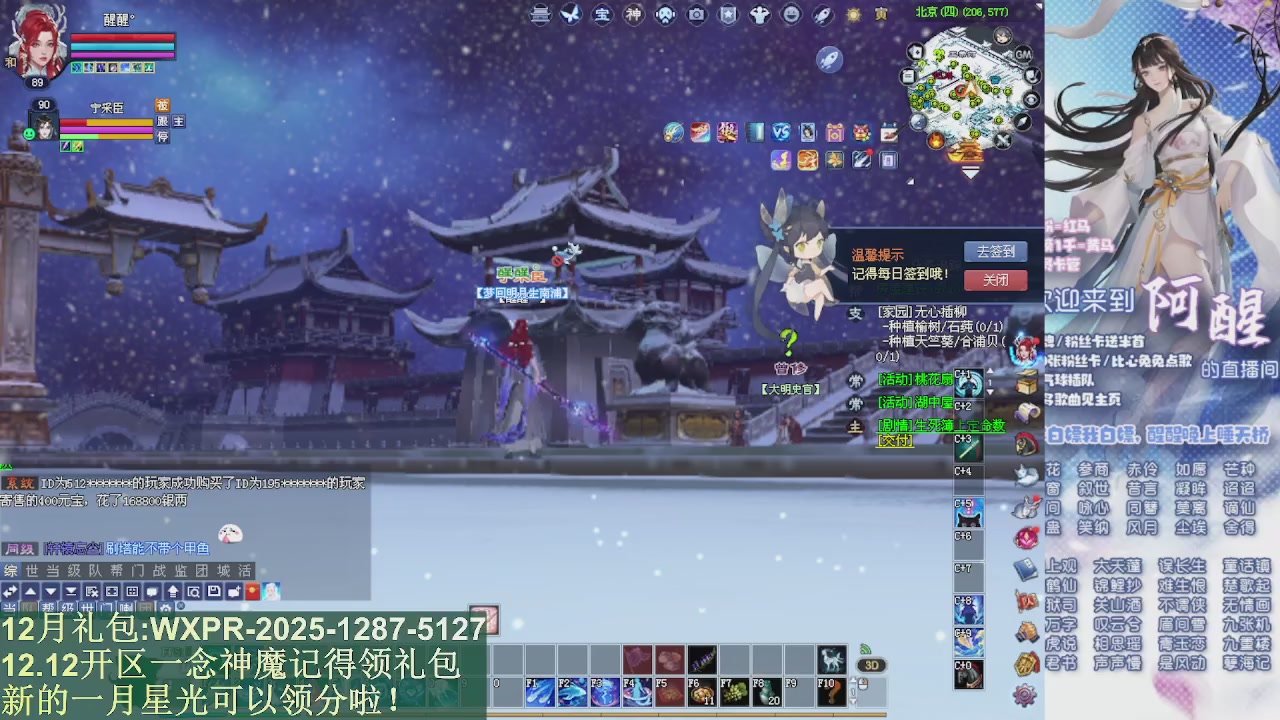1280x720 pixels.
Task: Expand the arrow below the minimap
Action: [x=970, y=171]
